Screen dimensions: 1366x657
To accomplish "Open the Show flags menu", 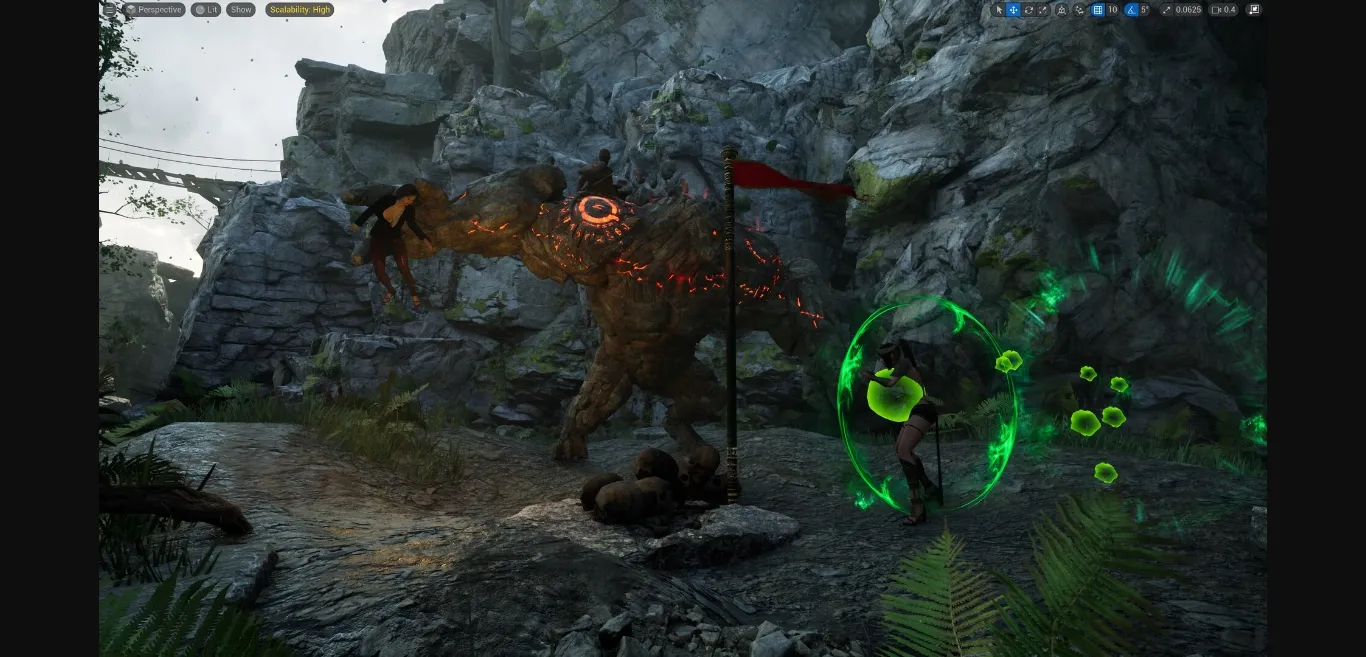I will pos(241,10).
